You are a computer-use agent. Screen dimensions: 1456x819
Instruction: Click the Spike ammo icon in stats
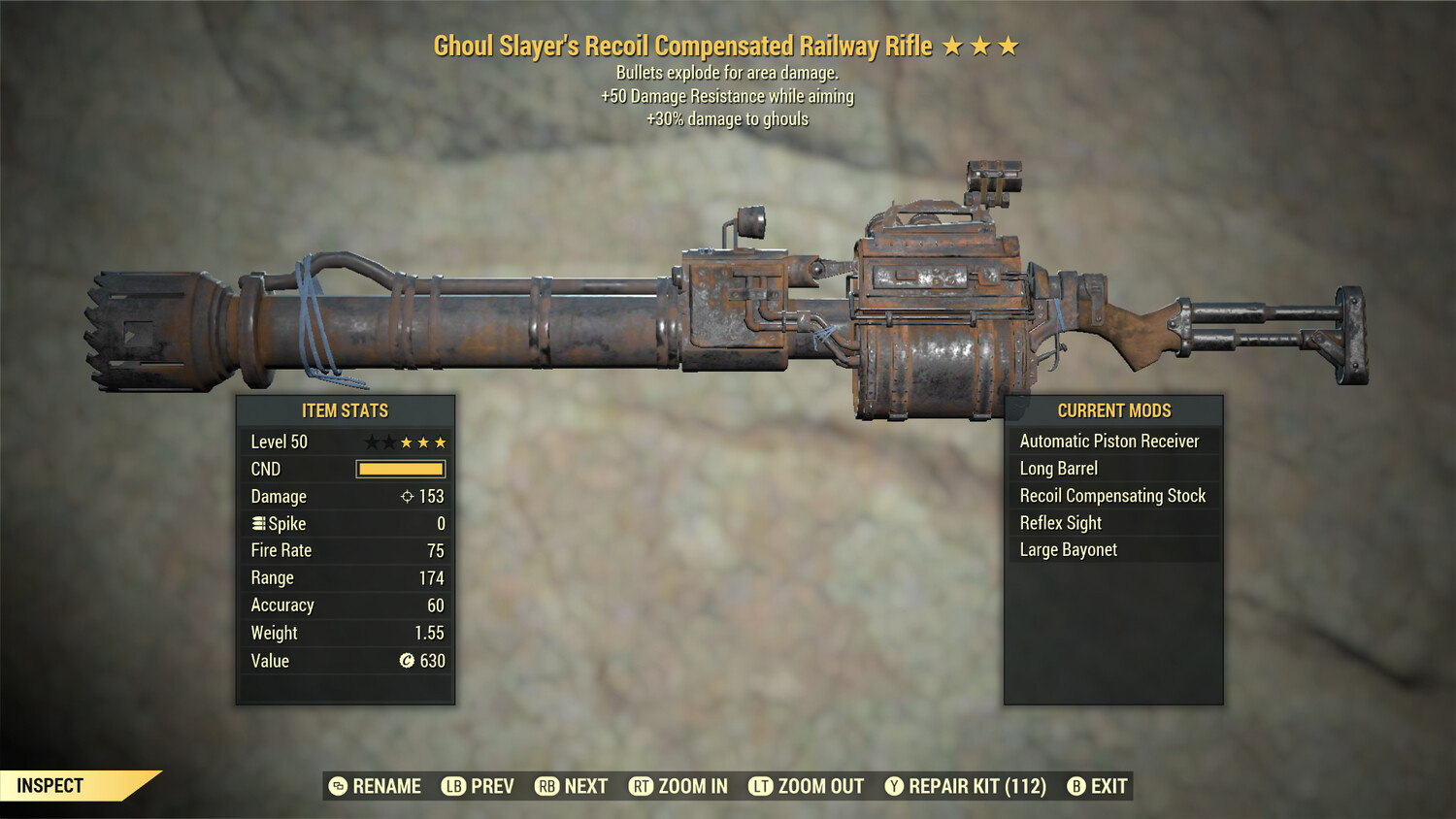(x=258, y=523)
